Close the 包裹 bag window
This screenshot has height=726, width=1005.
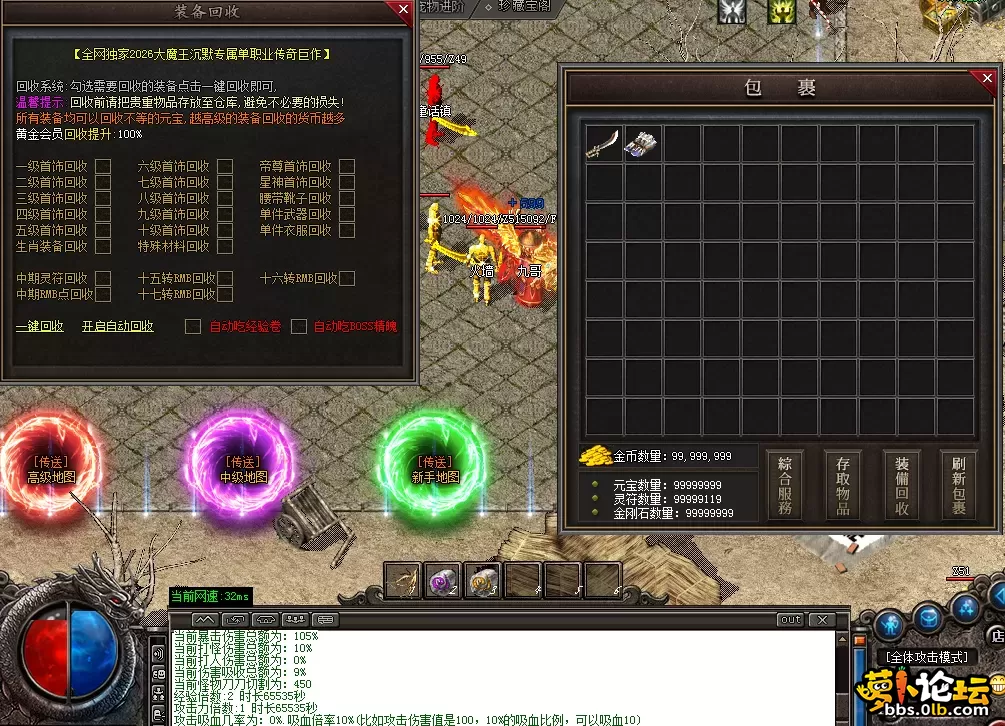[x=986, y=78]
